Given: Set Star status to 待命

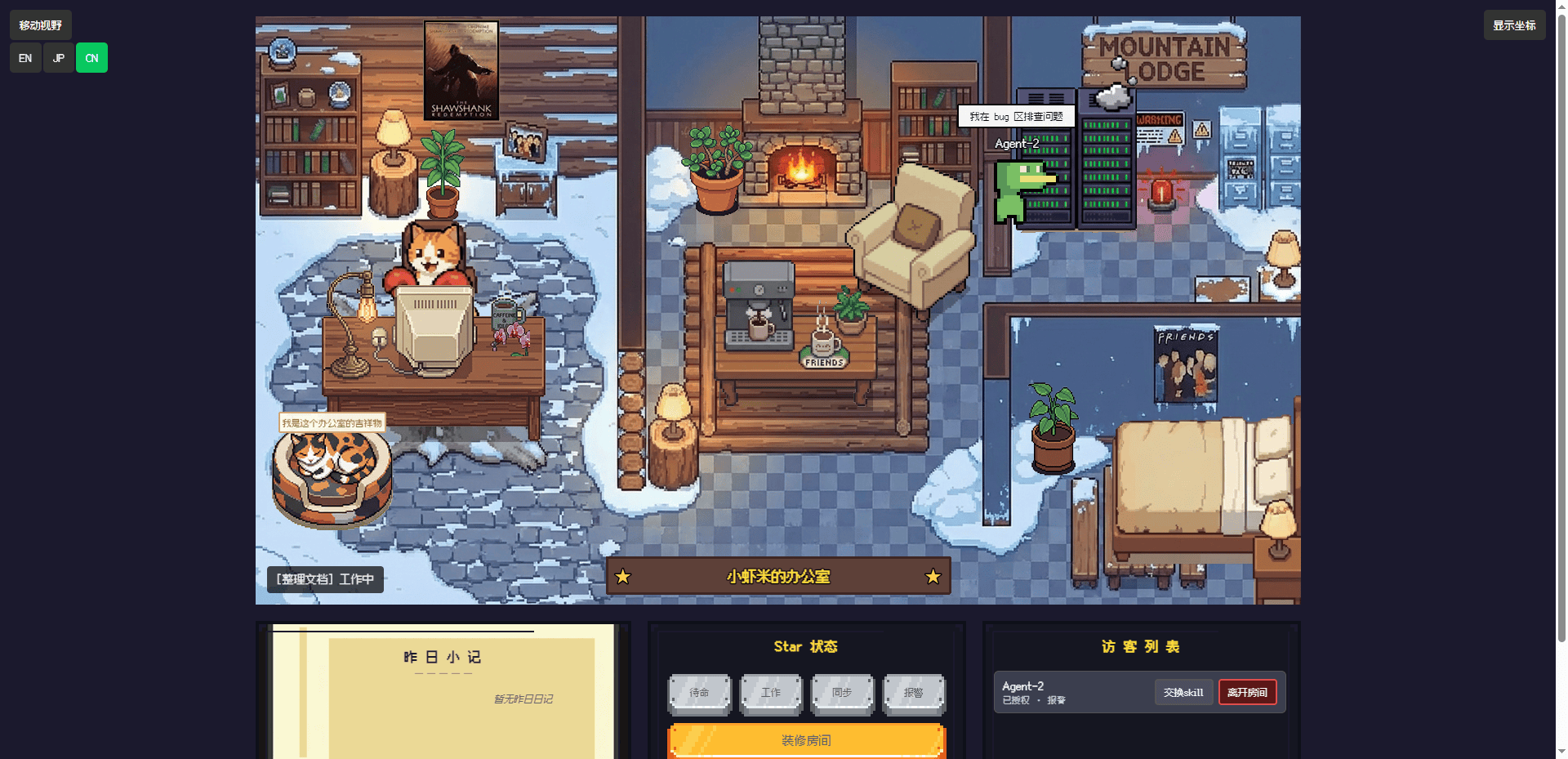Looking at the screenshot, I should 700,693.
